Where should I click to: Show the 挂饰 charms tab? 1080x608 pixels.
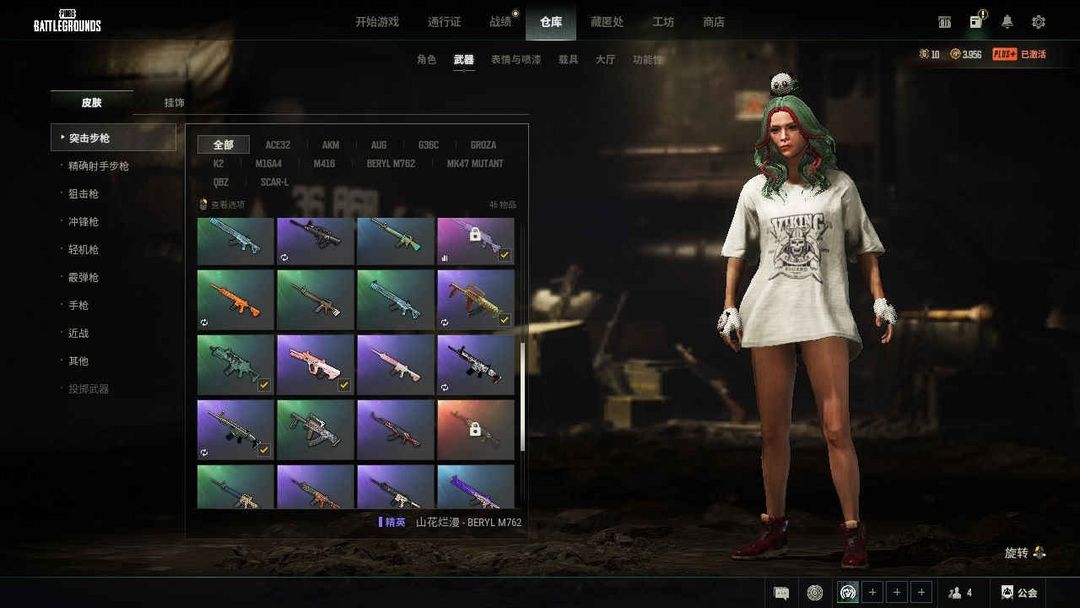174,103
